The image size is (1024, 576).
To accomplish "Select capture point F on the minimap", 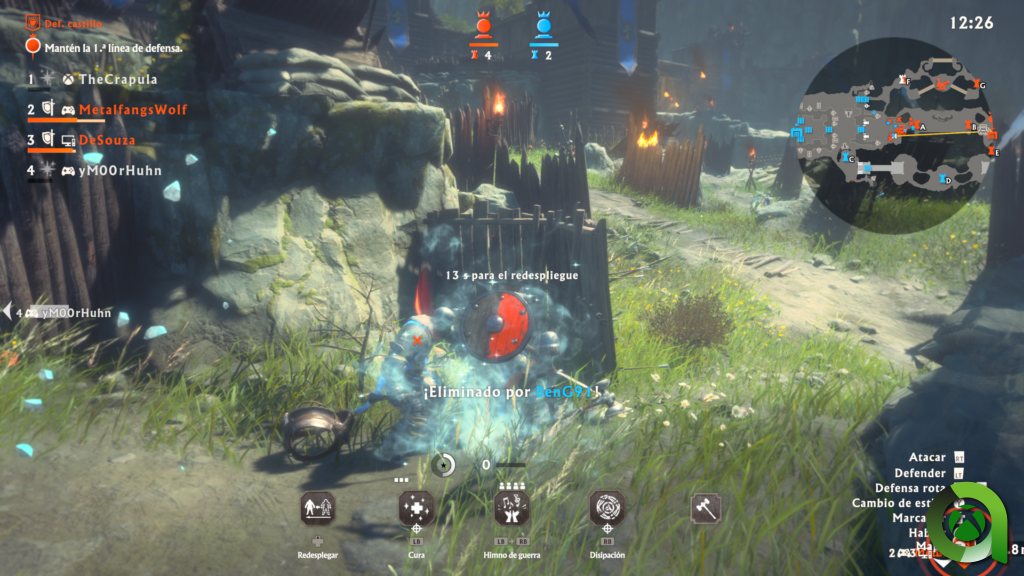I will coord(904,79).
